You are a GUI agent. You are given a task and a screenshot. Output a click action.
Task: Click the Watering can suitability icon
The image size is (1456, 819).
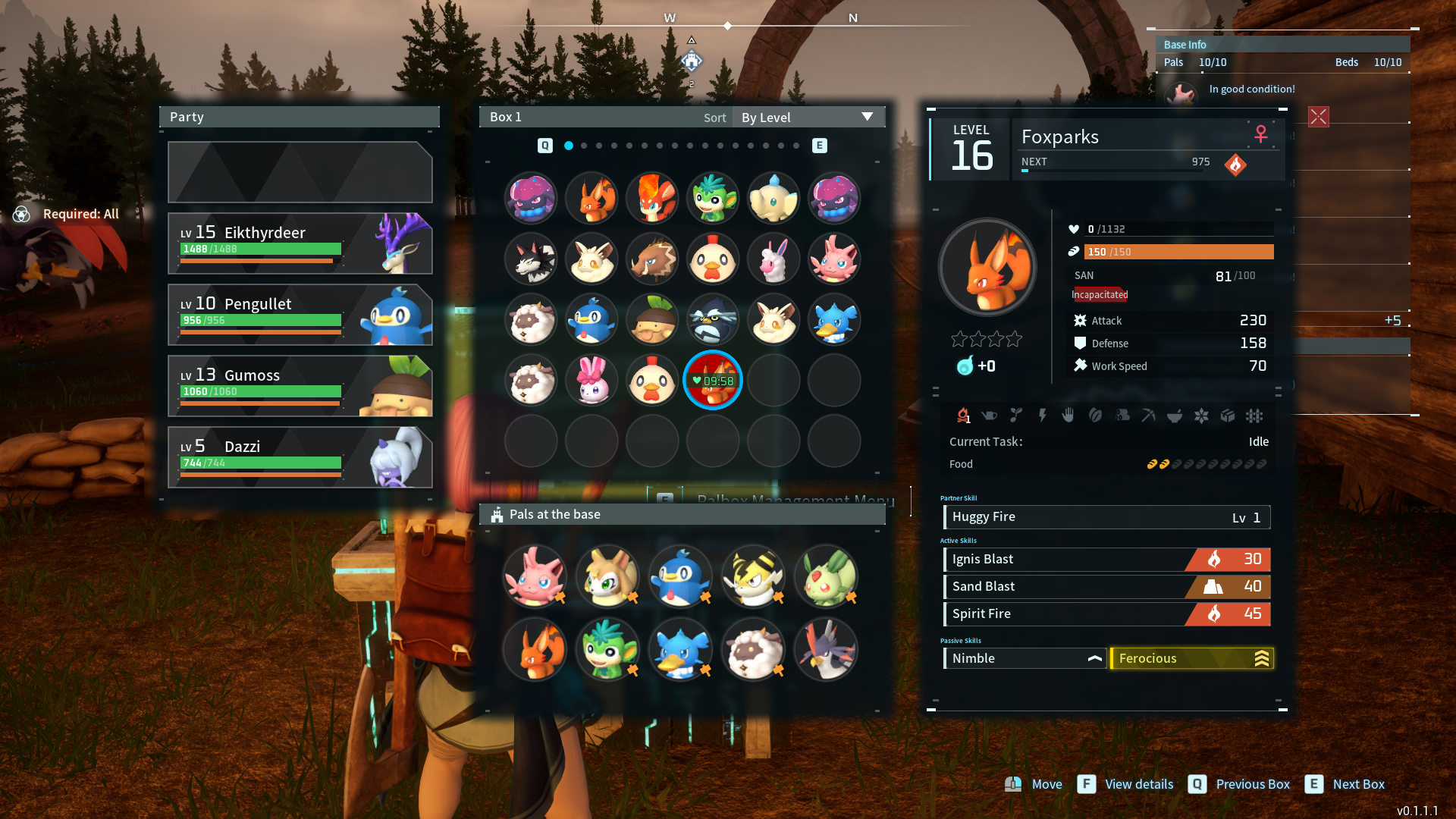pyautogui.click(x=989, y=416)
